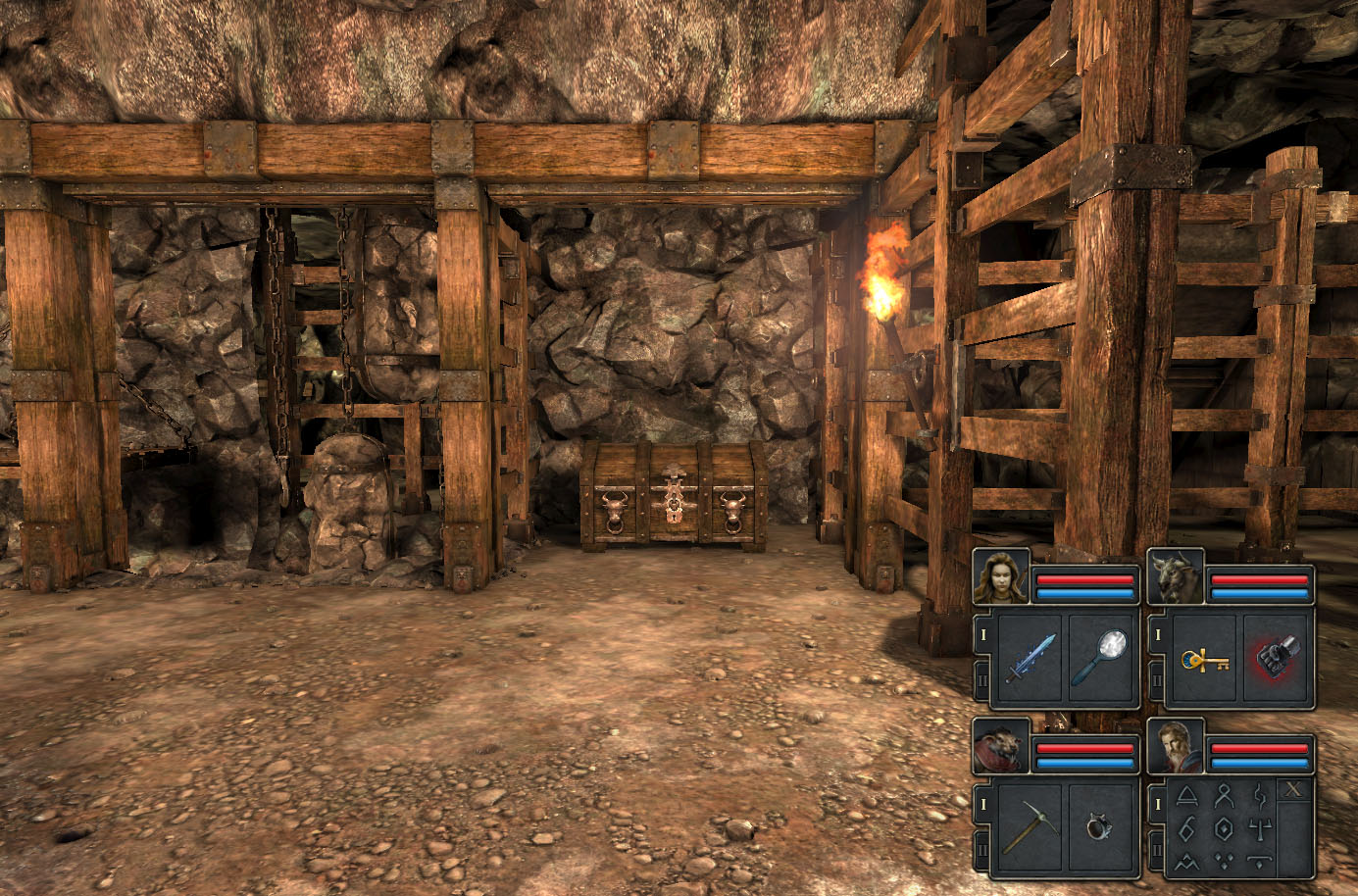Use the hand mirror item slot
This screenshot has width=1358, height=896.
[1102, 658]
